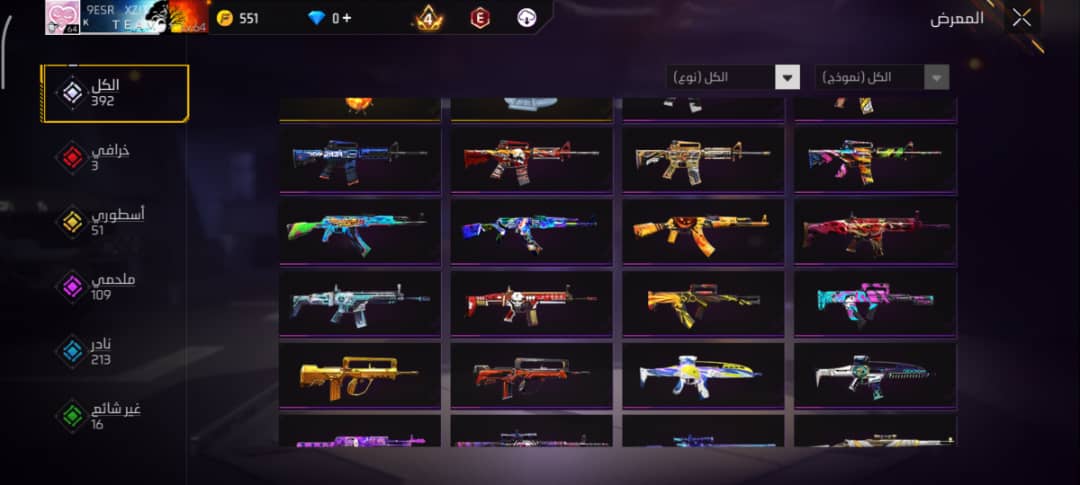Open the الكل (نموذج) model dropdown
Screen dimensions: 1080x485
point(881,77)
